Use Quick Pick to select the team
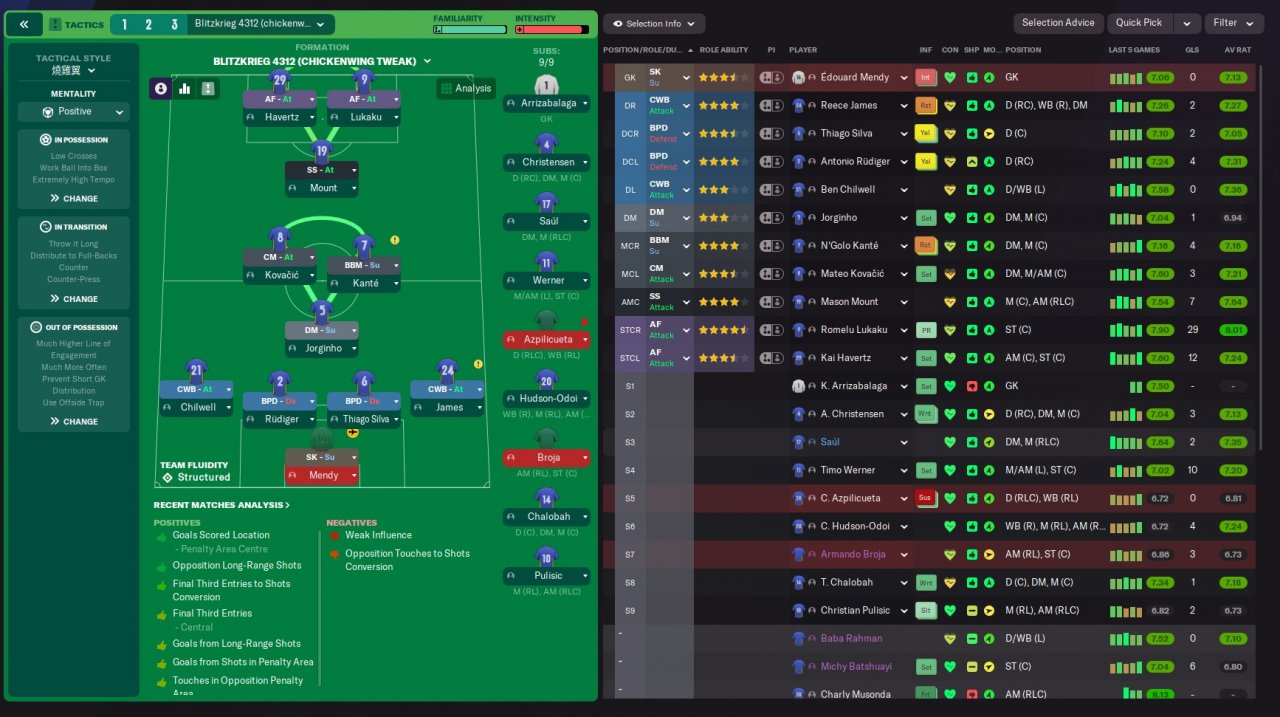The width and height of the screenshot is (1280, 717). tap(1138, 23)
